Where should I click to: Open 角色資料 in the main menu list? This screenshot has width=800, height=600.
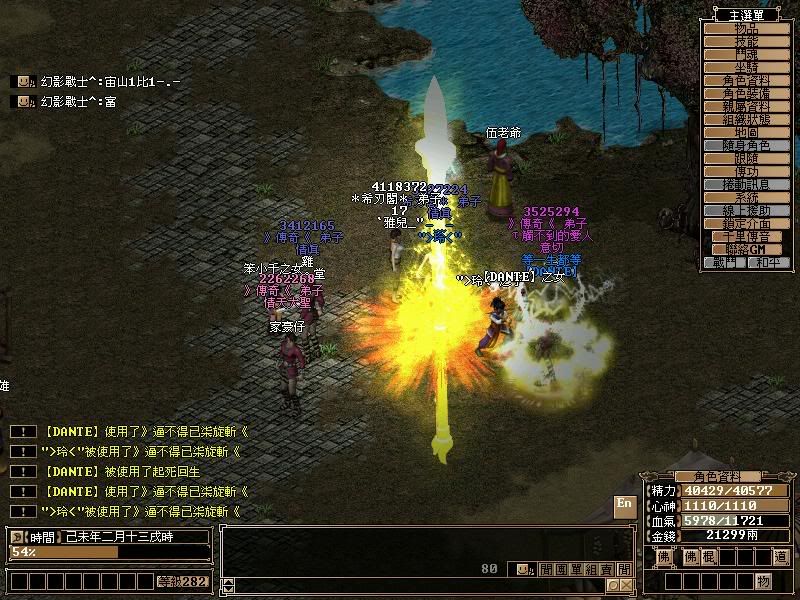coord(747,80)
